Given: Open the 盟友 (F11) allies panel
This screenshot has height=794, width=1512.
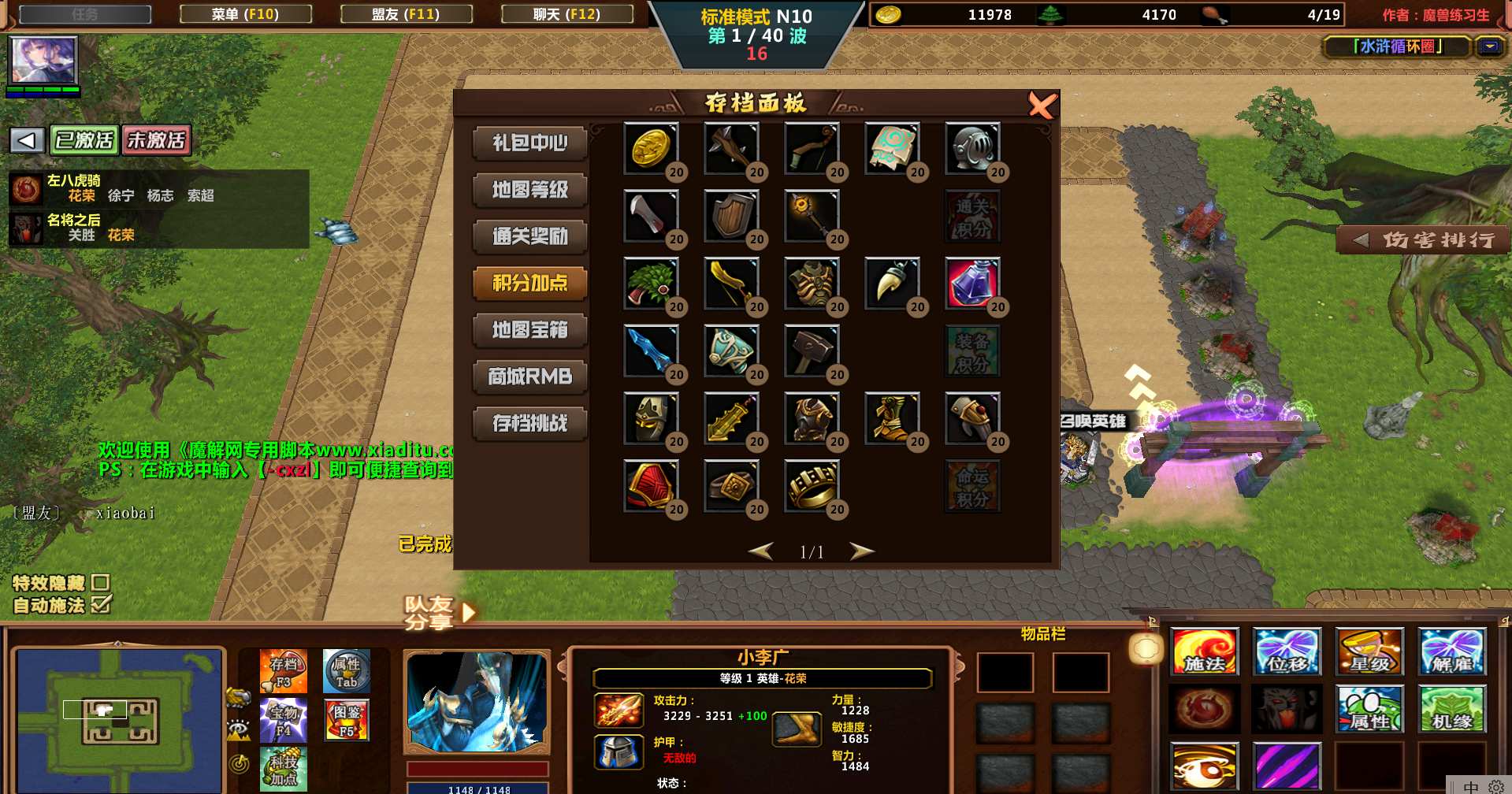Looking at the screenshot, I should [406, 14].
